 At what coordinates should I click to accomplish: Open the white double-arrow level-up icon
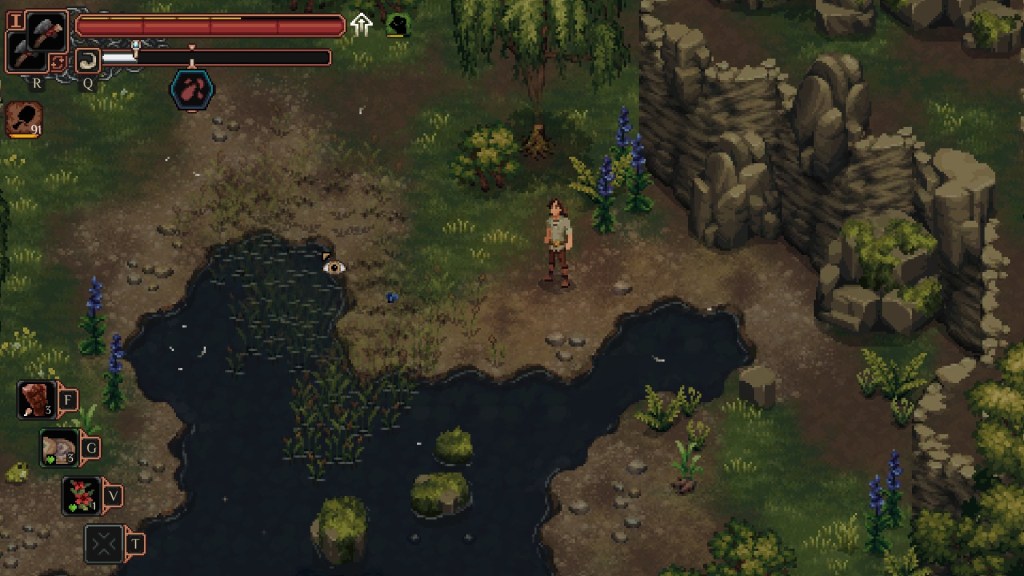point(362,25)
